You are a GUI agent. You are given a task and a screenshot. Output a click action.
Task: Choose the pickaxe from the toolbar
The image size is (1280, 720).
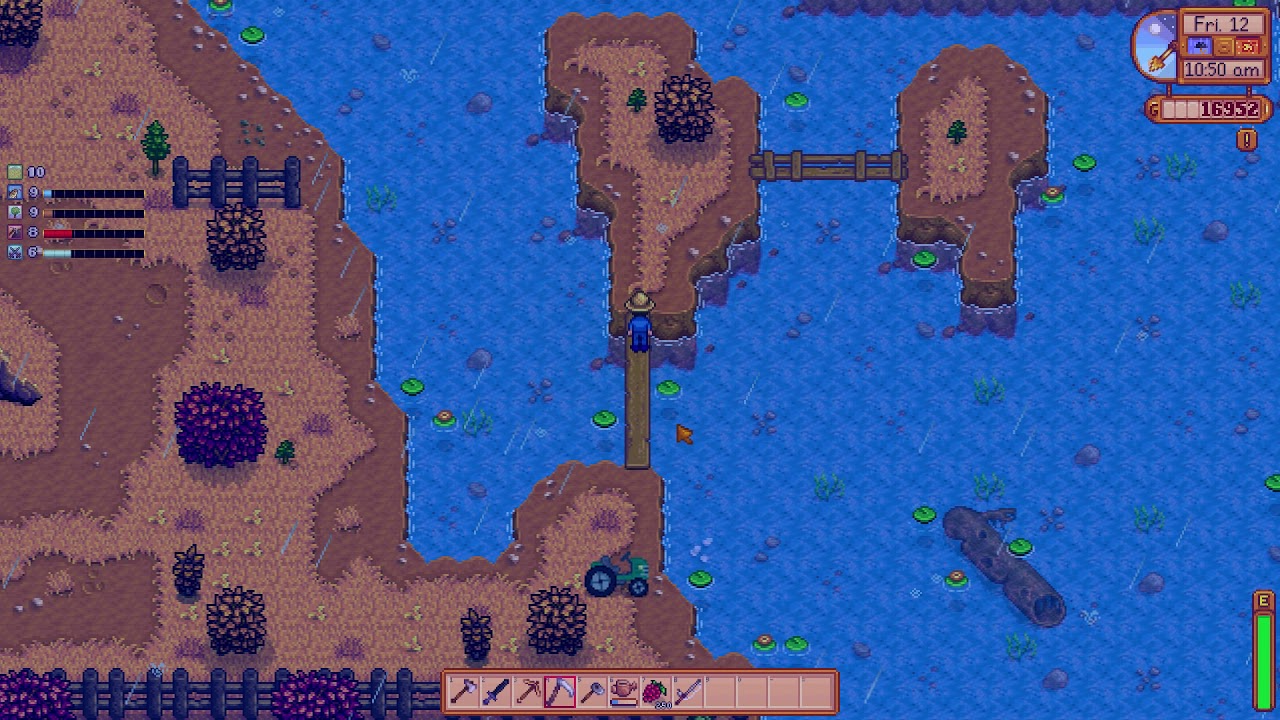(x=527, y=691)
